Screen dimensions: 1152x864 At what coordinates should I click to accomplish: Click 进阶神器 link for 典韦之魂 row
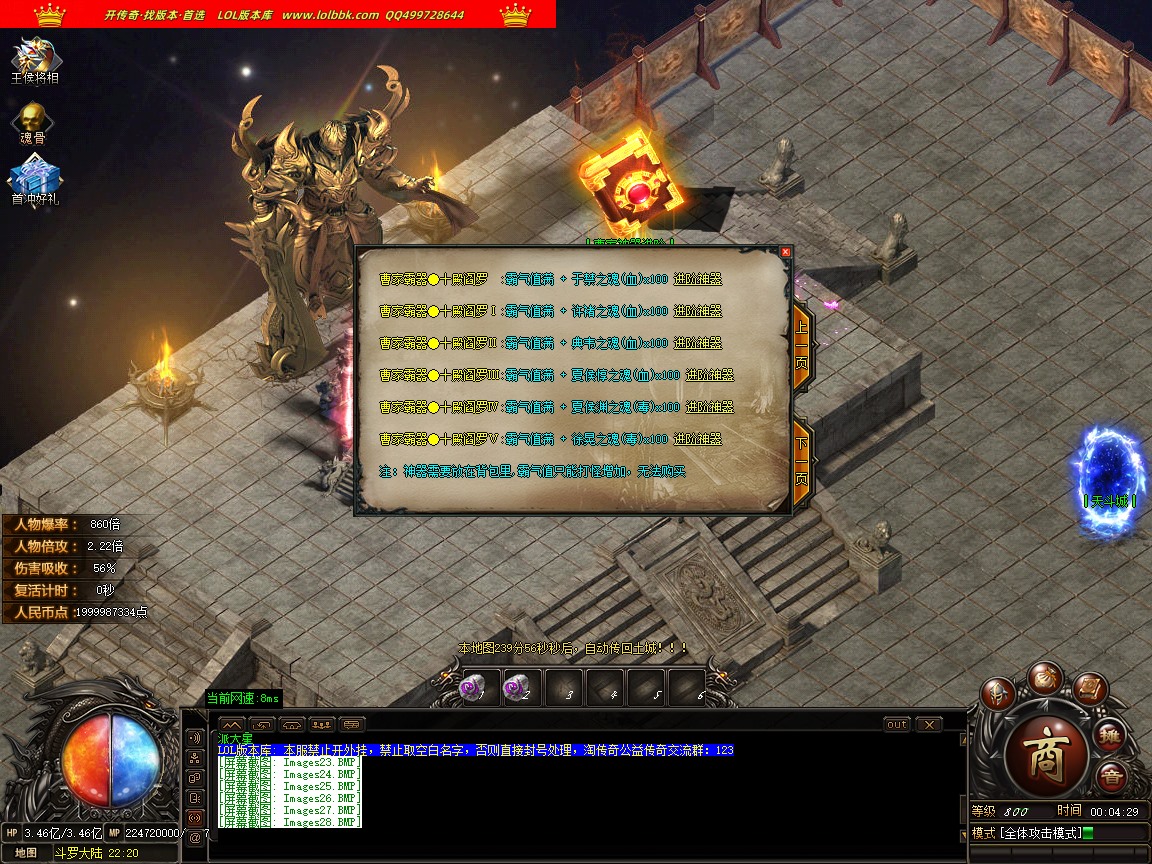tap(697, 343)
